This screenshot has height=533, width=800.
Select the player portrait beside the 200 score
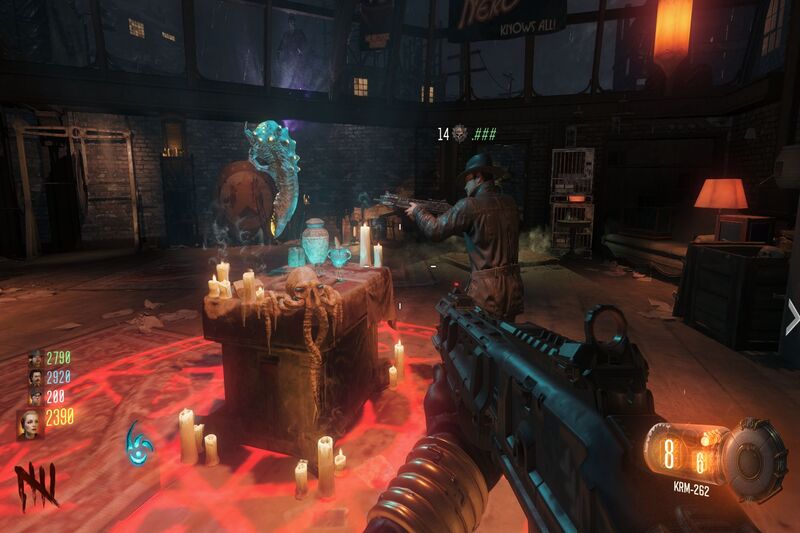(34, 395)
